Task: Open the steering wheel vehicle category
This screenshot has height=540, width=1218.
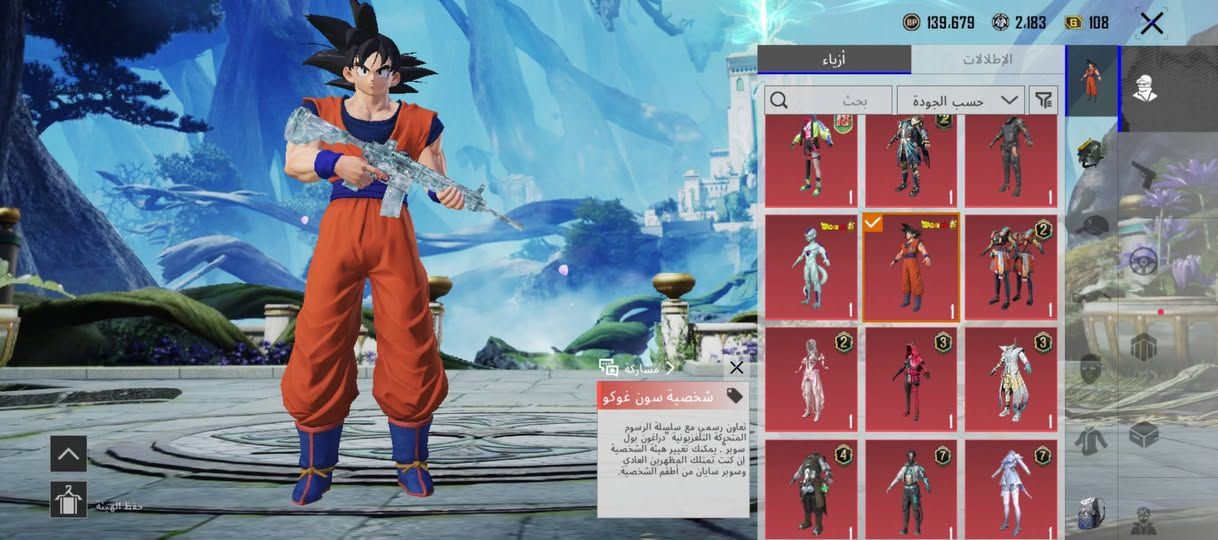Action: (1143, 261)
